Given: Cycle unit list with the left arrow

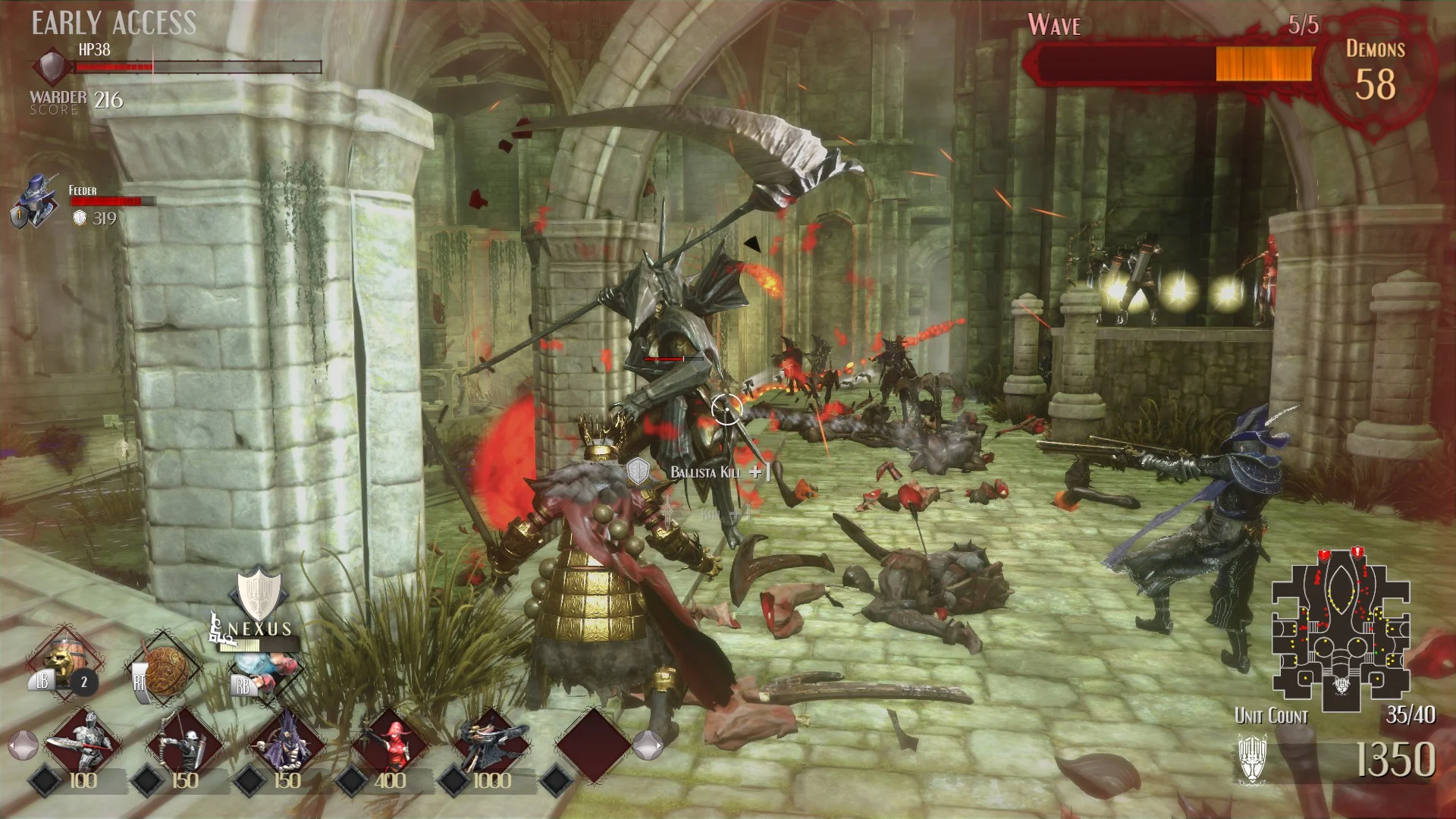Looking at the screenshot, I should tap(23, 745).
